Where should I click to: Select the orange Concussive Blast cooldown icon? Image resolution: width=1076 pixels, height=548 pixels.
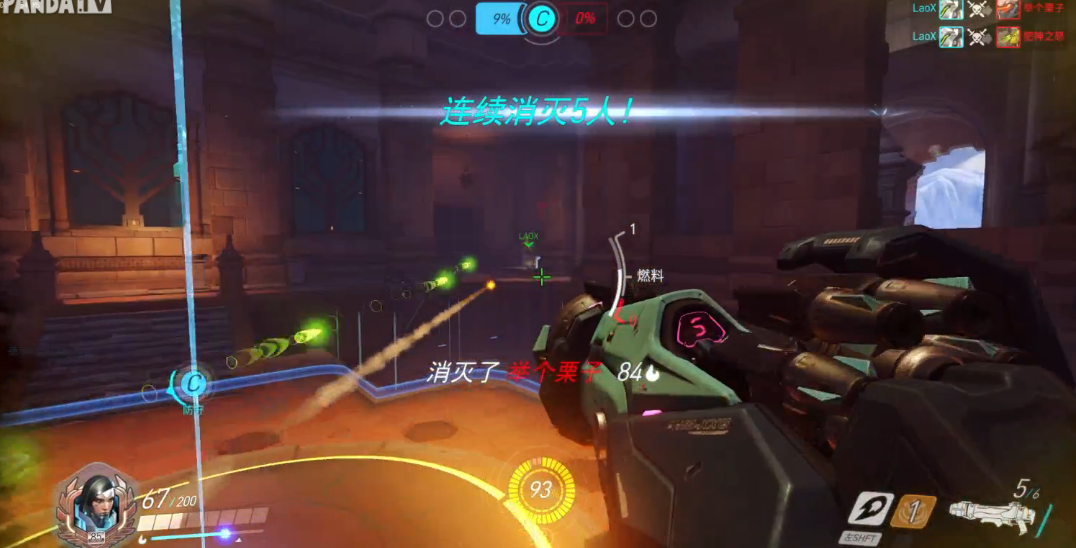[x=913, y=511]
